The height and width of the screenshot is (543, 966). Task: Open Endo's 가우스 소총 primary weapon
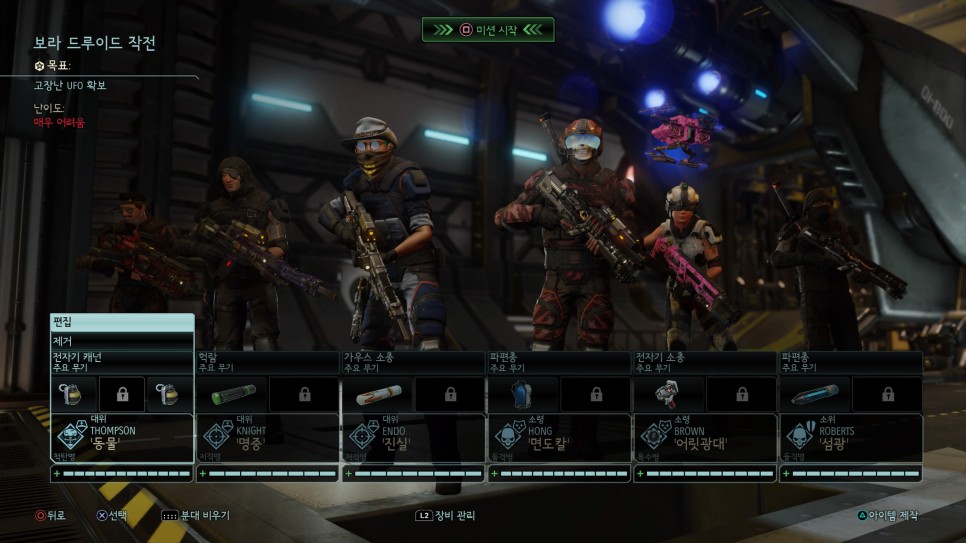(x=413, y=362)
